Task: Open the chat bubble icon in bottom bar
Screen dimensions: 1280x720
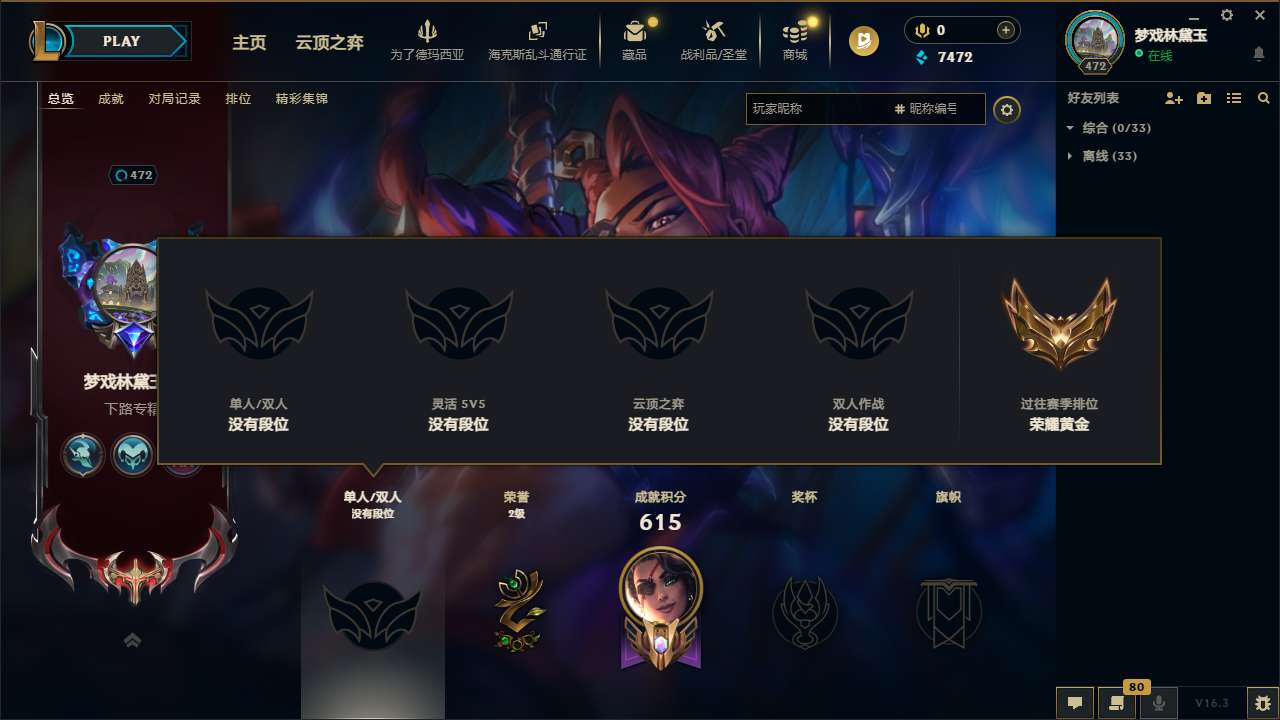Action: point(1074,703)
